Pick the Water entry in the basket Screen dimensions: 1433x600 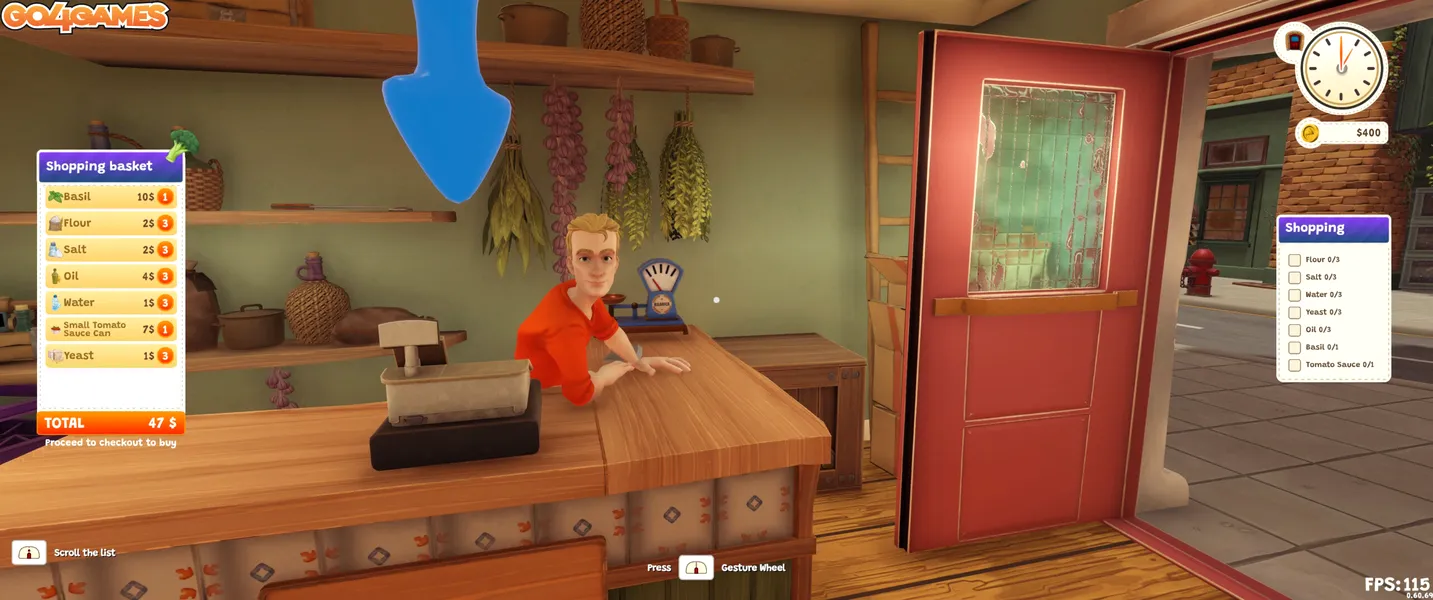[x=110, y=302]
